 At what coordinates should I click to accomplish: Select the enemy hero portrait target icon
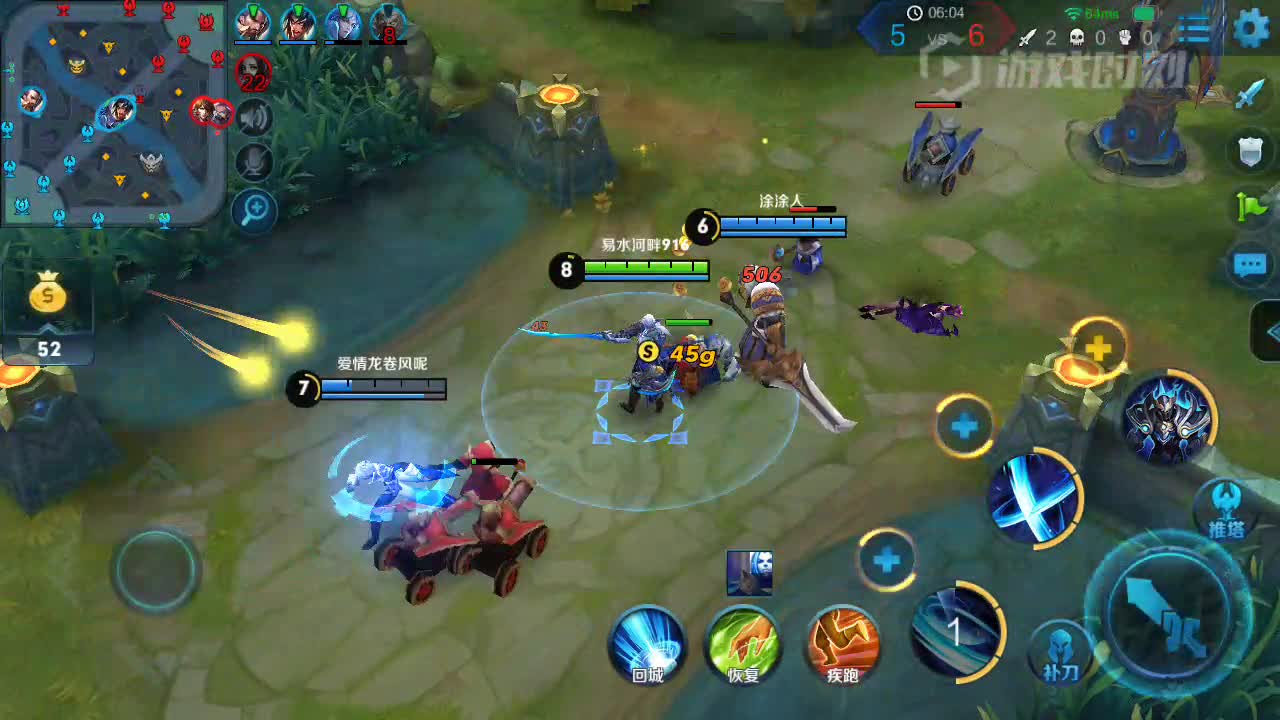click(749, 573)
